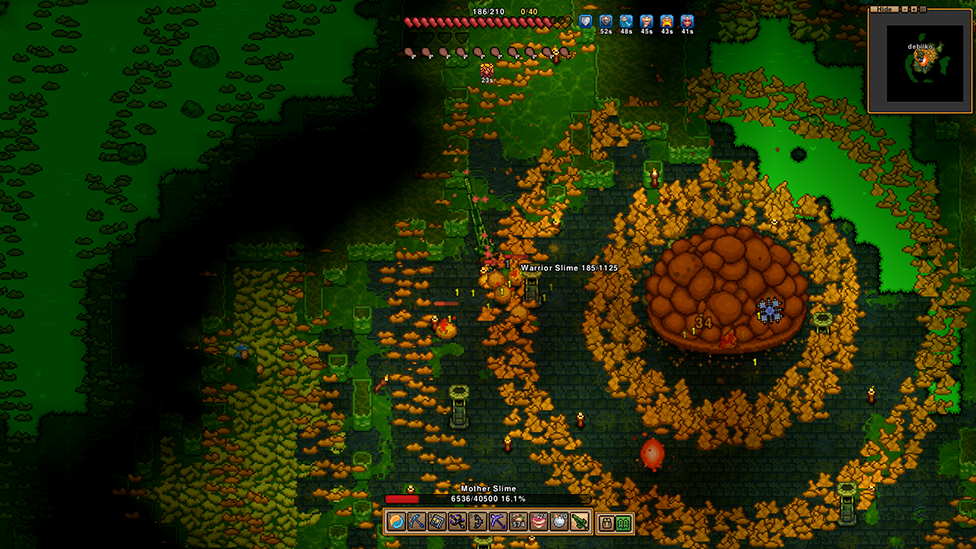Click the shield armor buff icon

pos(586,21)
